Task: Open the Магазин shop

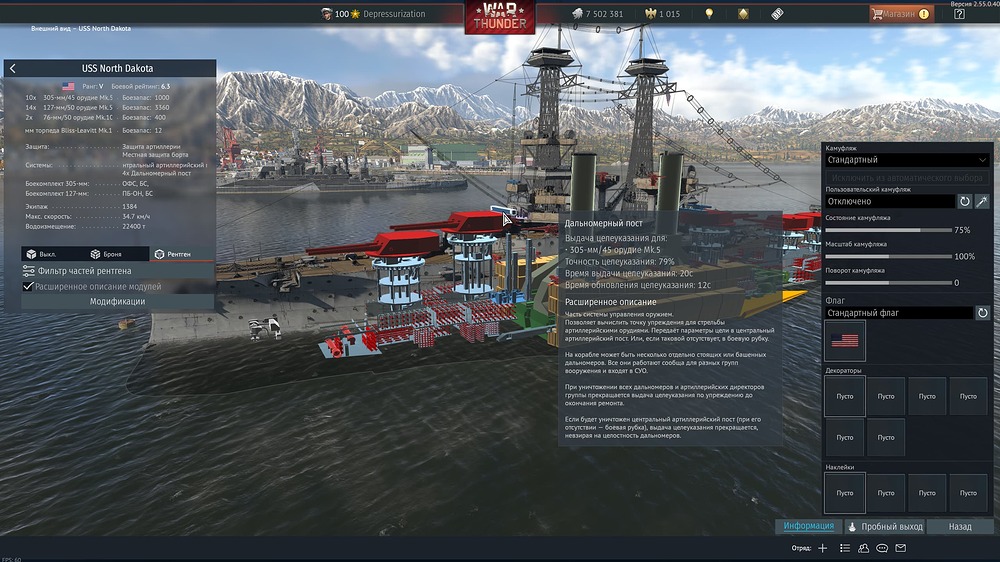Action: (x=901, y=14)
